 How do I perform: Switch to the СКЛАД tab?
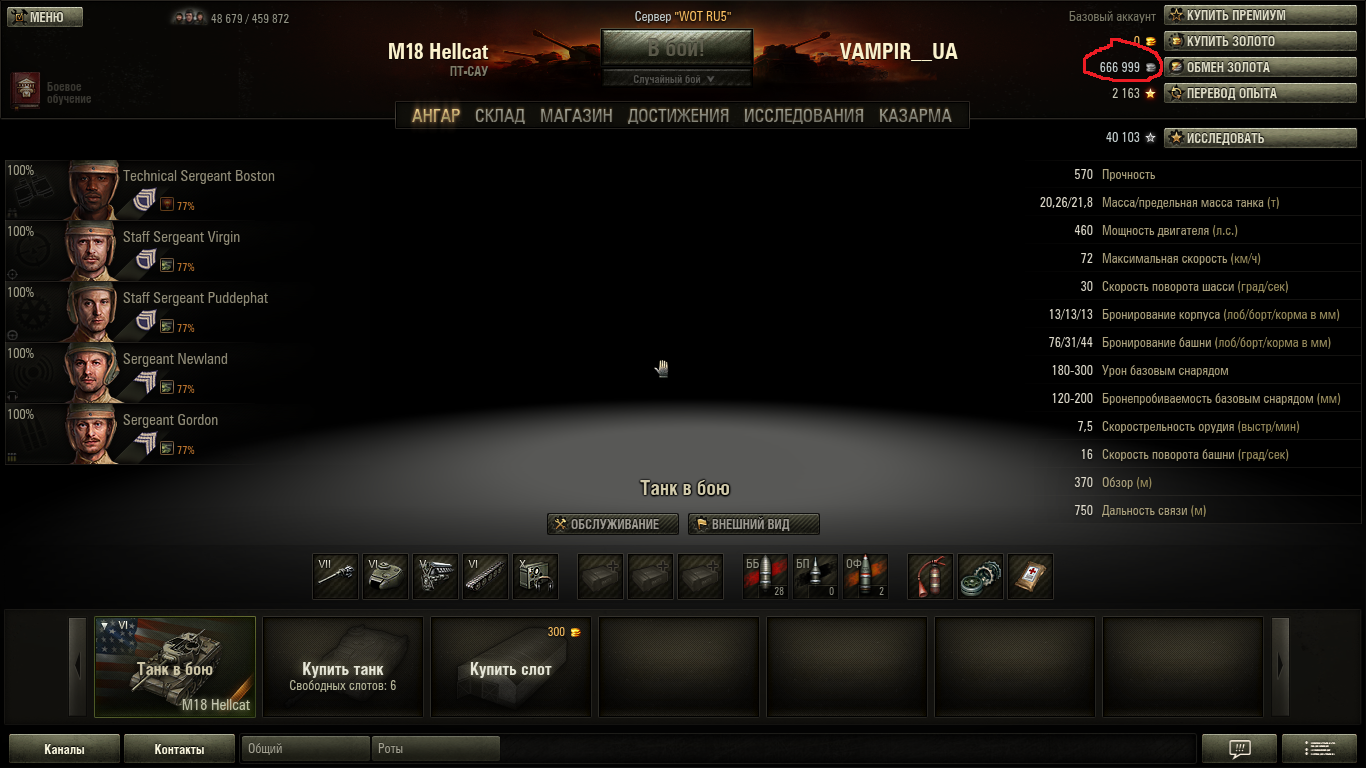(499, 115)
